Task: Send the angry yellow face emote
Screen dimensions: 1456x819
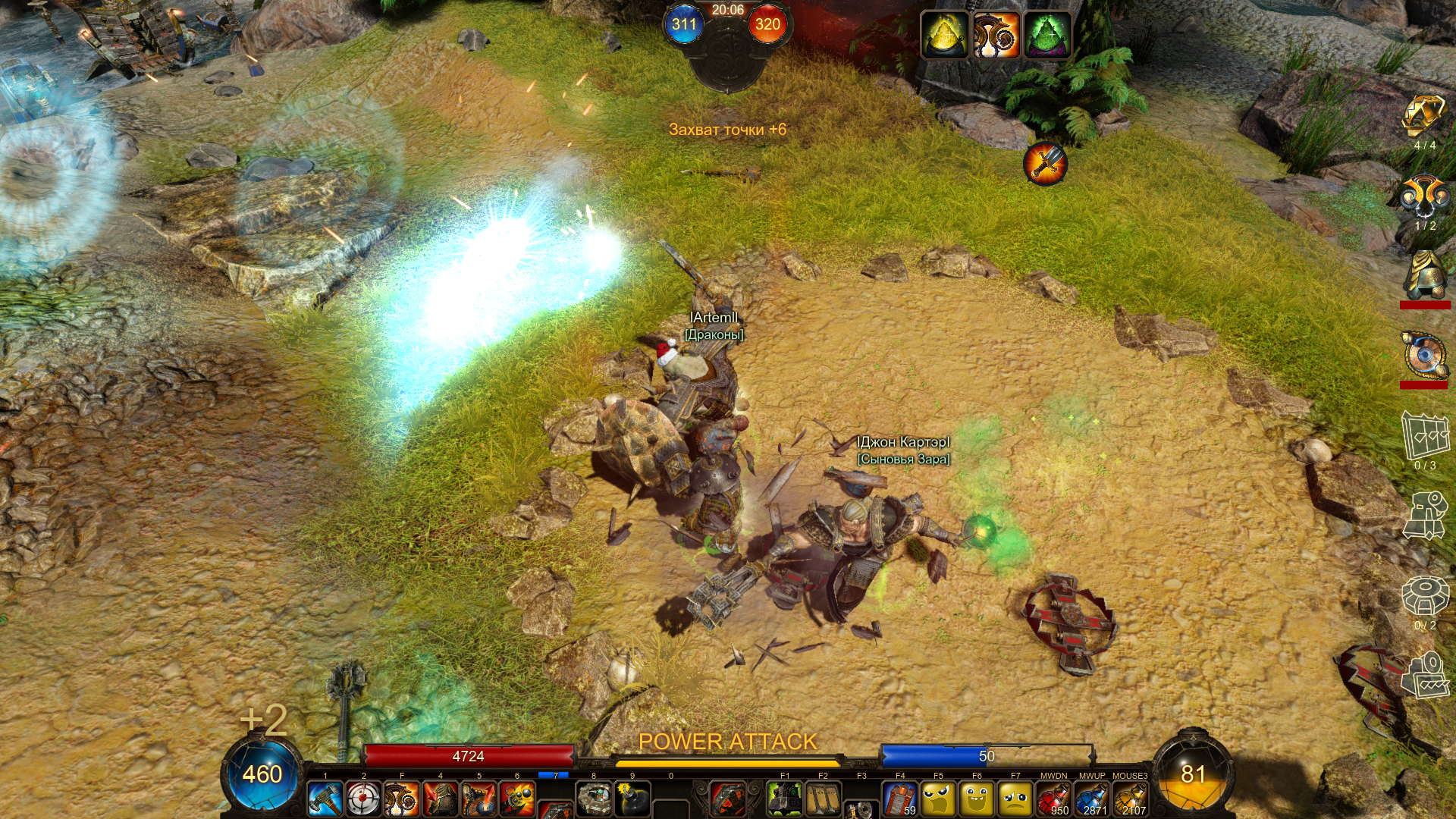Action: [x=938, y=799]
